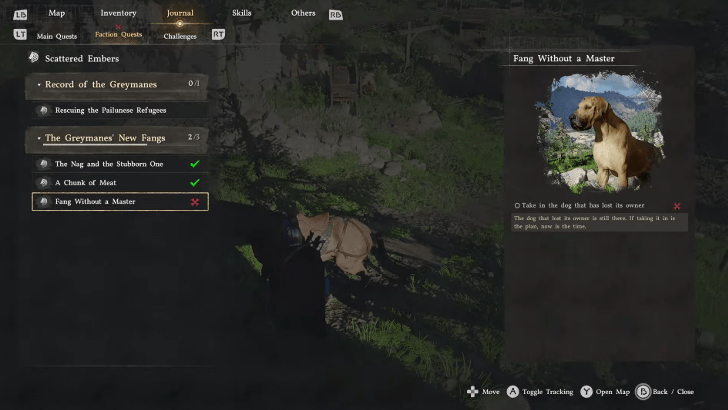The height and width of the screenshot is (410, 728).
Task: Open the Others tab
Action: 303,13
